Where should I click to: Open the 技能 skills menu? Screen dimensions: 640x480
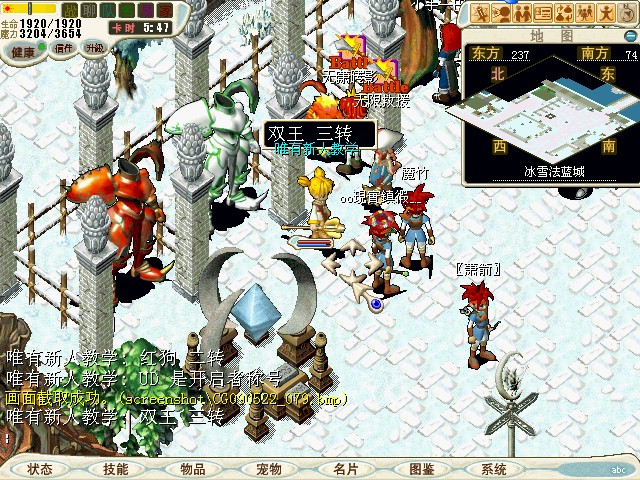pyautogui.click(x=116, y=469)
